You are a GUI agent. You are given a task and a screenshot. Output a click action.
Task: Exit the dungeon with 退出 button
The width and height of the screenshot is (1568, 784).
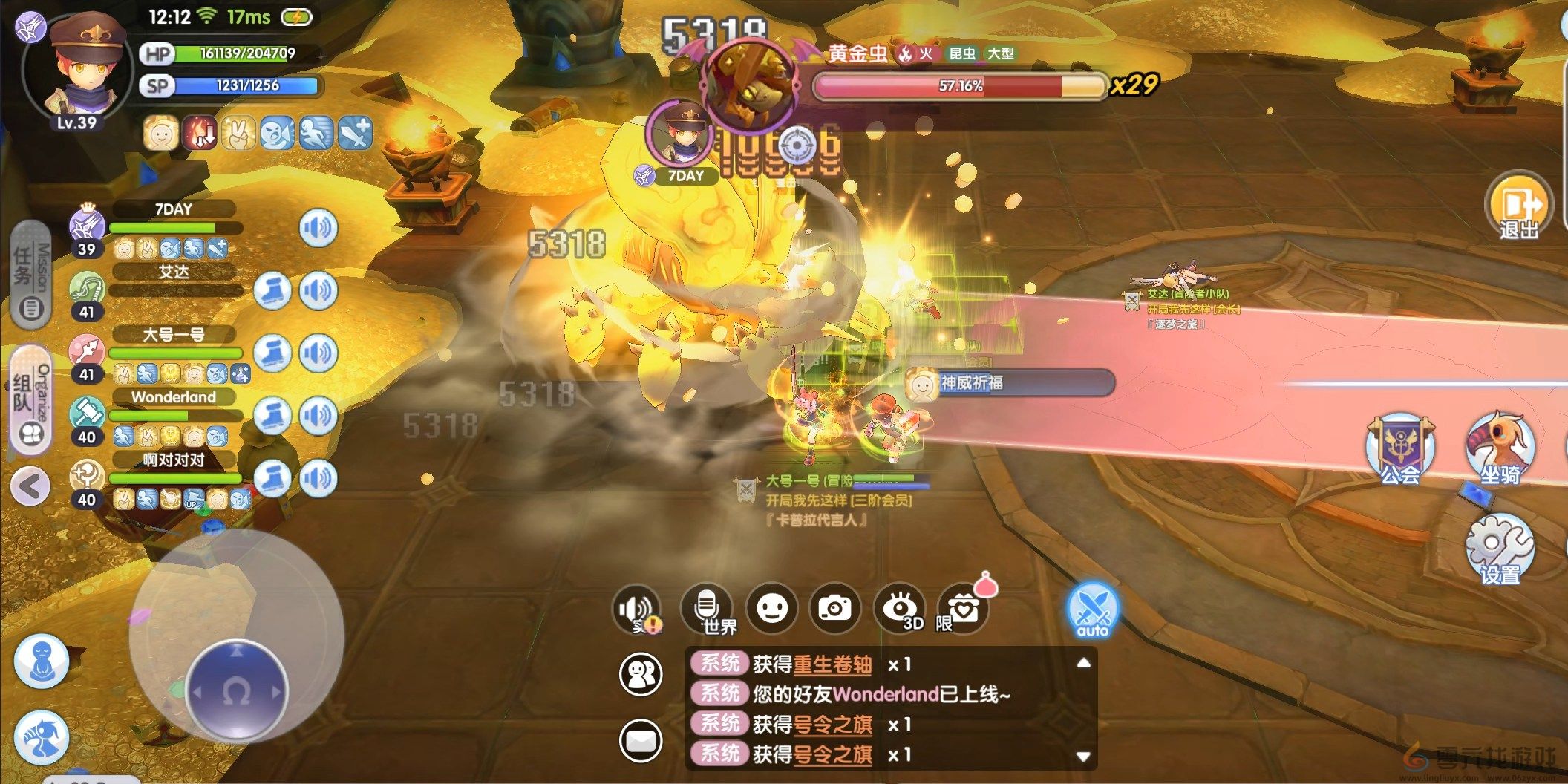coord(1518,208)
